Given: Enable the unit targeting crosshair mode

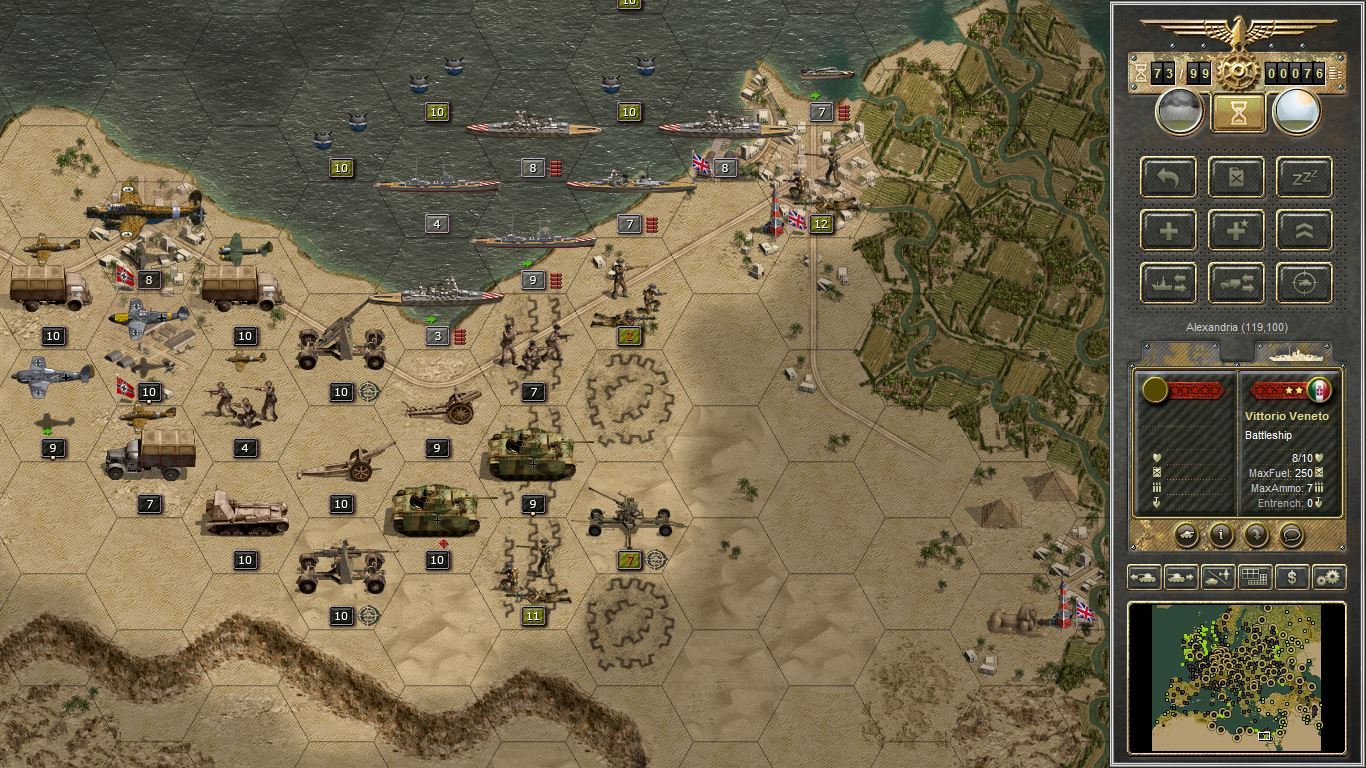Looking at the screenshot, I should (x=1303, y=283).
